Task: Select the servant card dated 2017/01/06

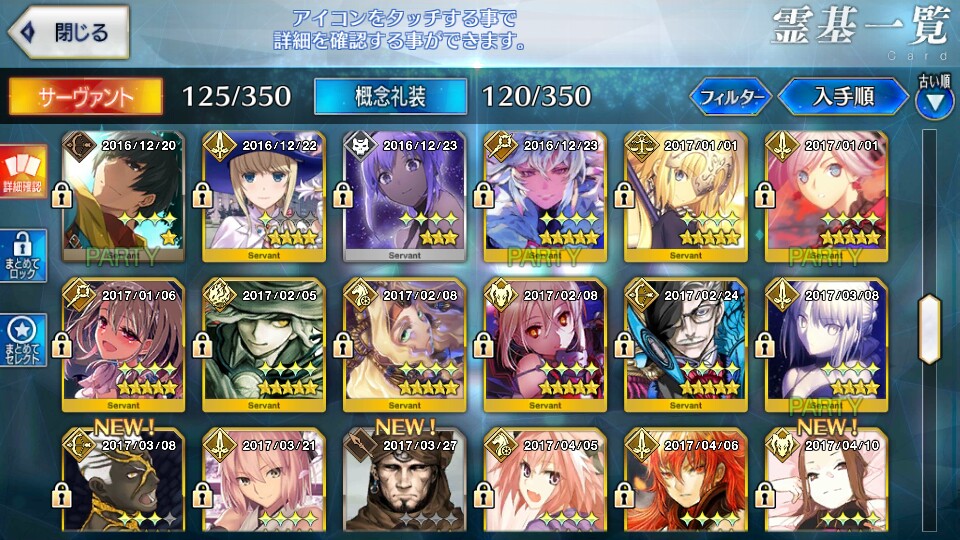Action: pyautogui.click(x=124, y=345)
